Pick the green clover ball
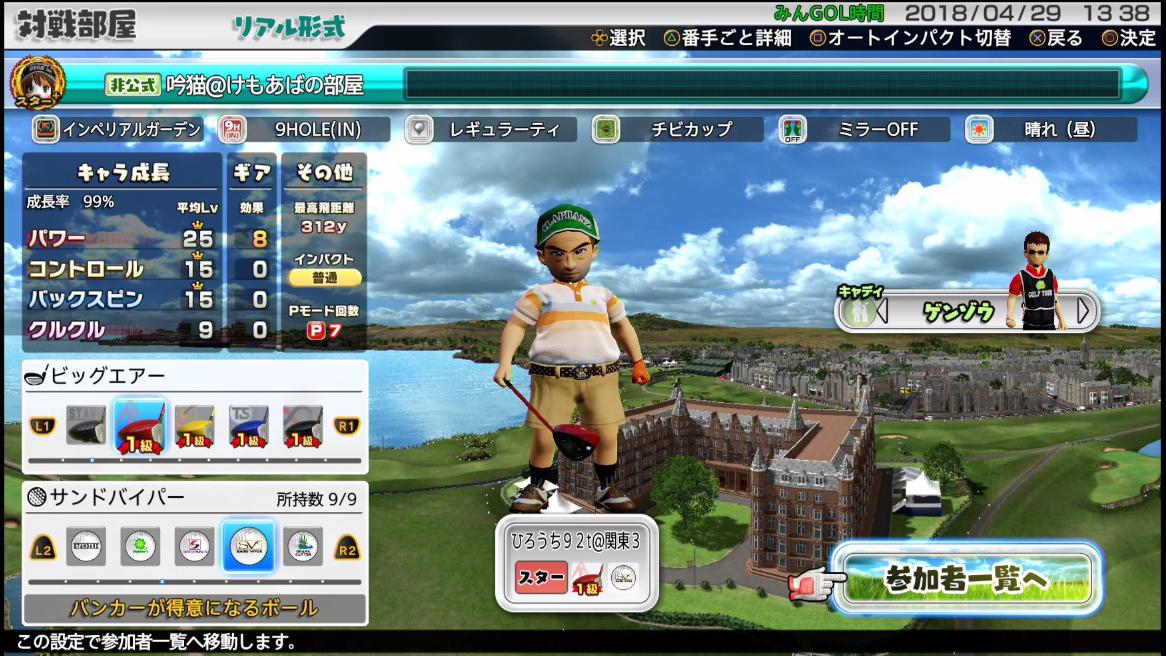 pos(140,546)
